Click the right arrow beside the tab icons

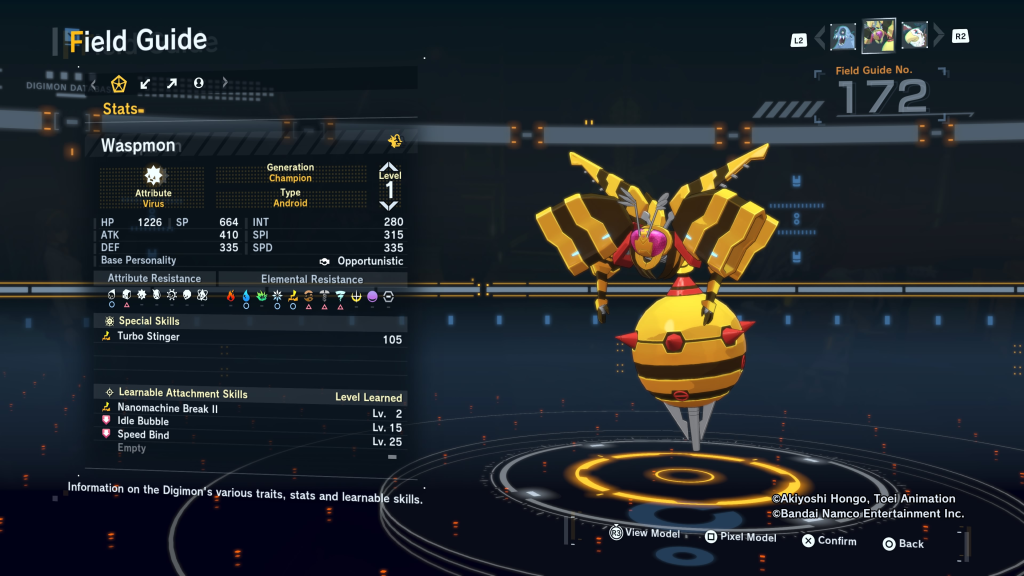tap(225, 83)
